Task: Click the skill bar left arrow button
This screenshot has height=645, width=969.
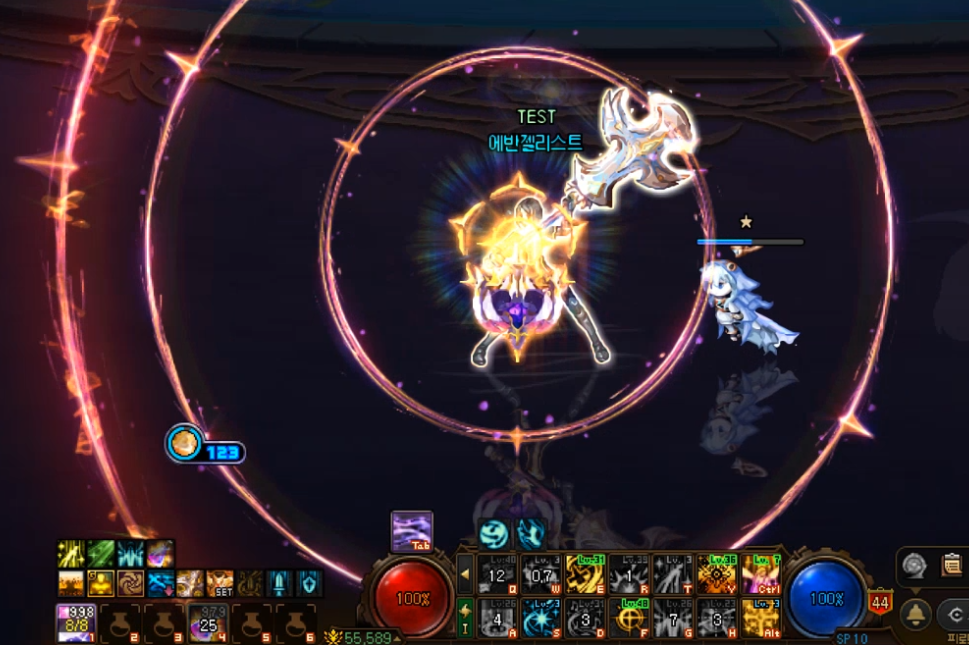Action: [x=465, y=574]
